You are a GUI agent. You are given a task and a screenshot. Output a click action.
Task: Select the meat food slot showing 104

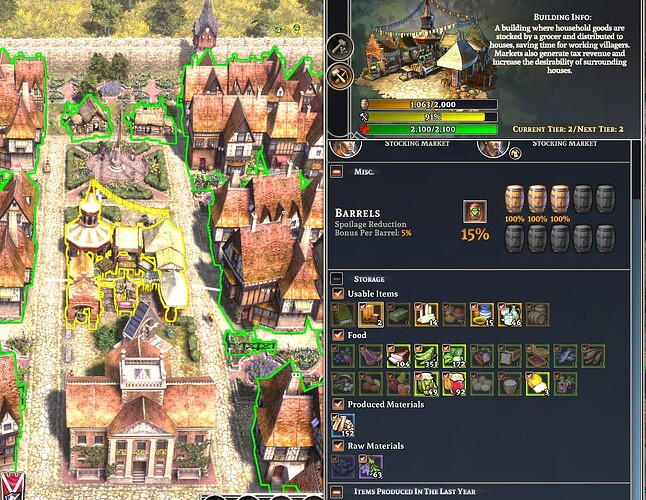(x=399, y=356)
